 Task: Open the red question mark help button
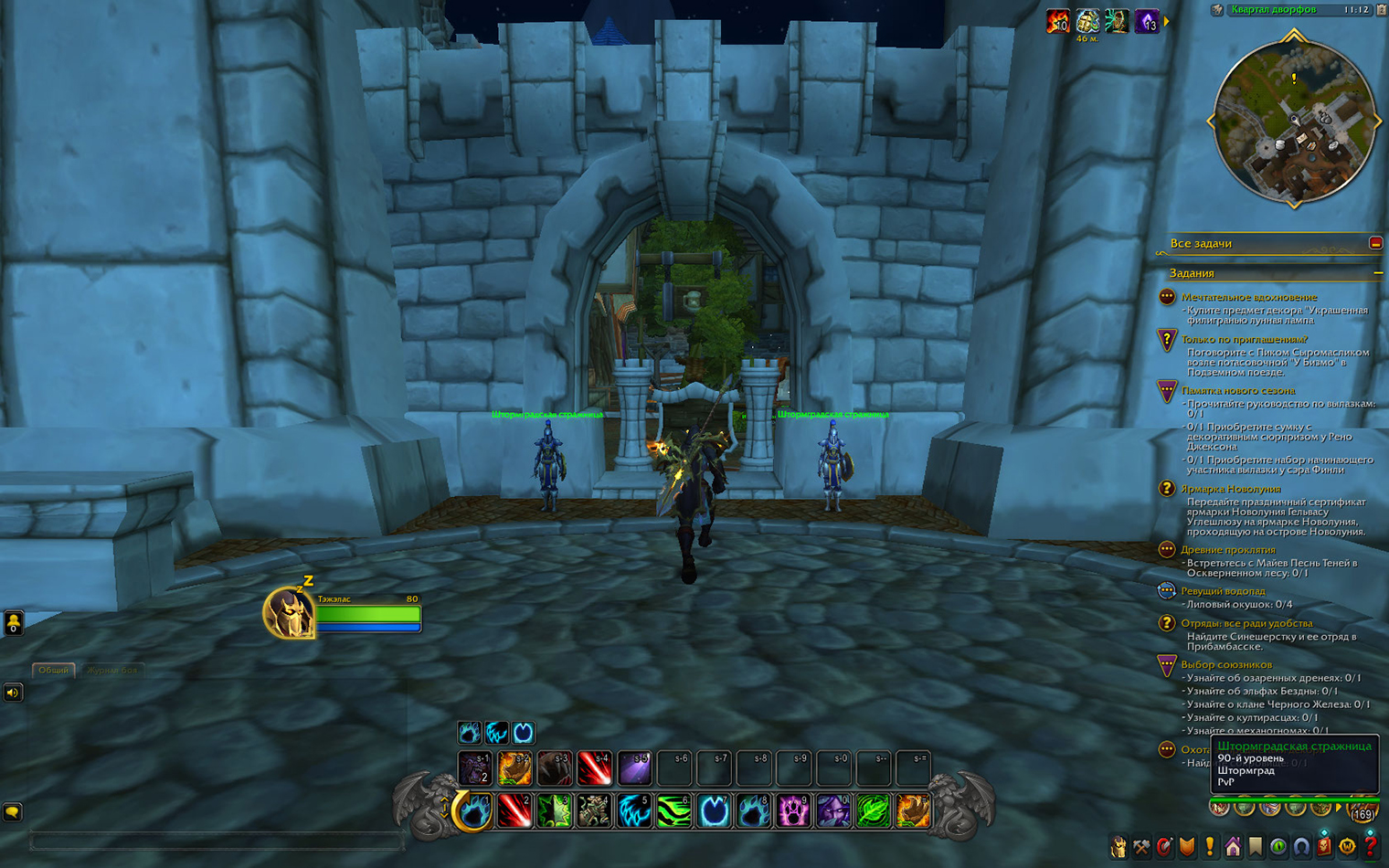tap(1370, 848)
